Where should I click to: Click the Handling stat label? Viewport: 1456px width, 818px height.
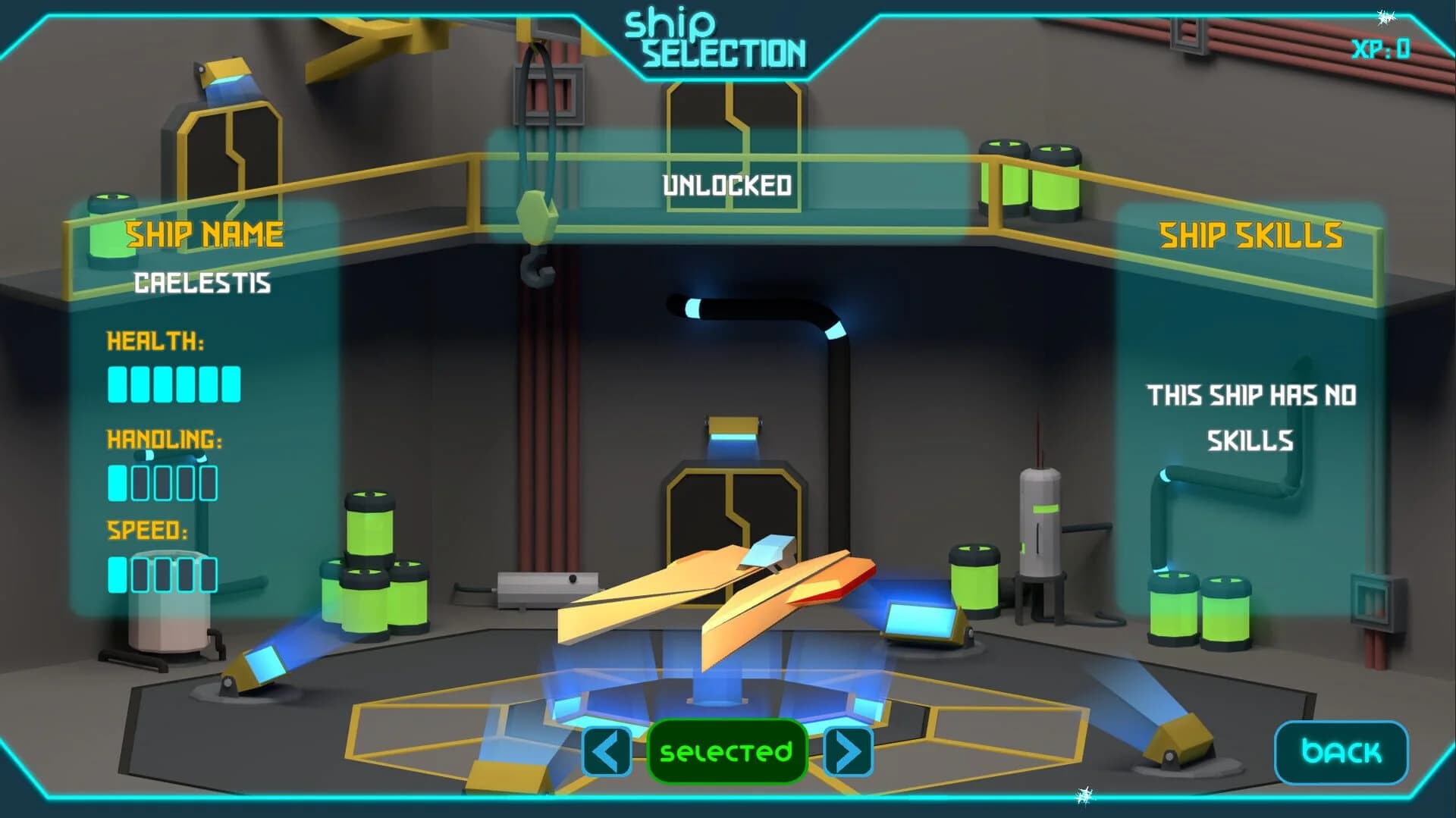165,440
